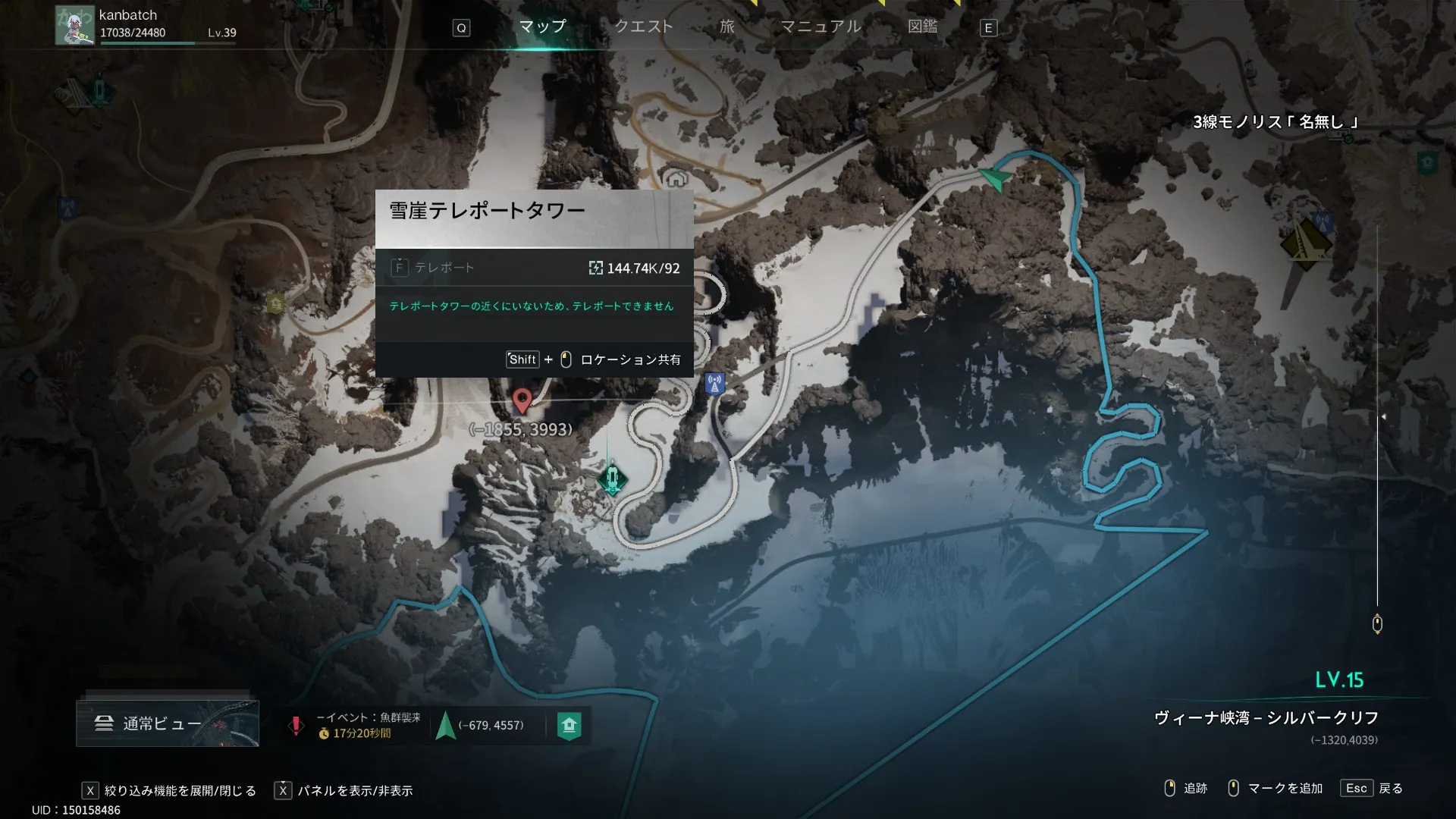Select the green home marker at right edge
The image size is (1456, 819).
click(x=1427, y=162)
